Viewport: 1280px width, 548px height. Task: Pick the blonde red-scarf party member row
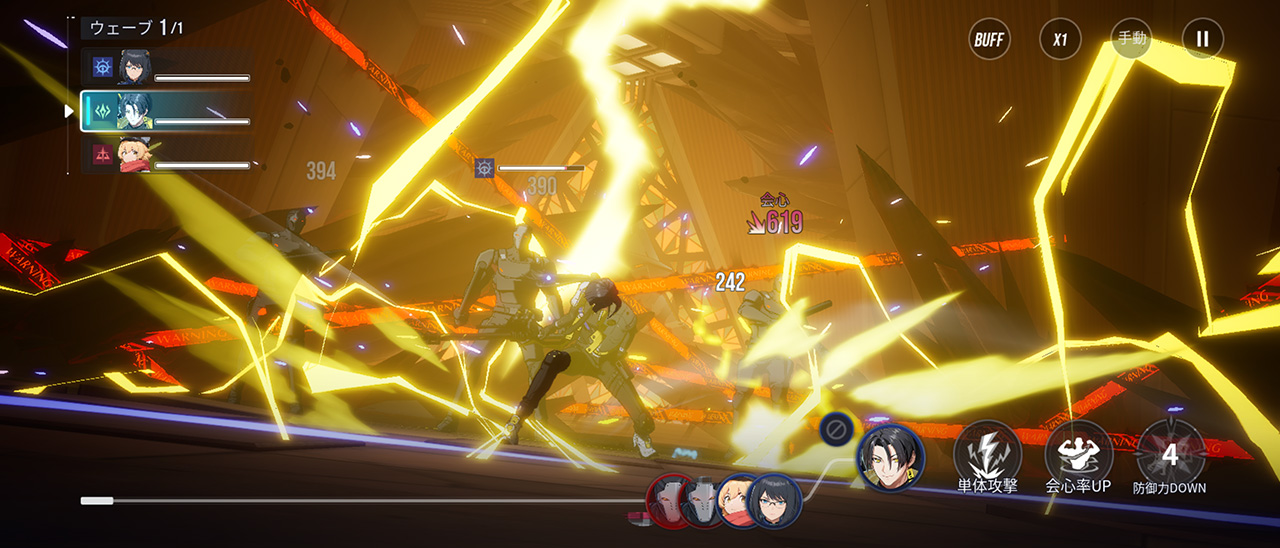tap(166, 155)
